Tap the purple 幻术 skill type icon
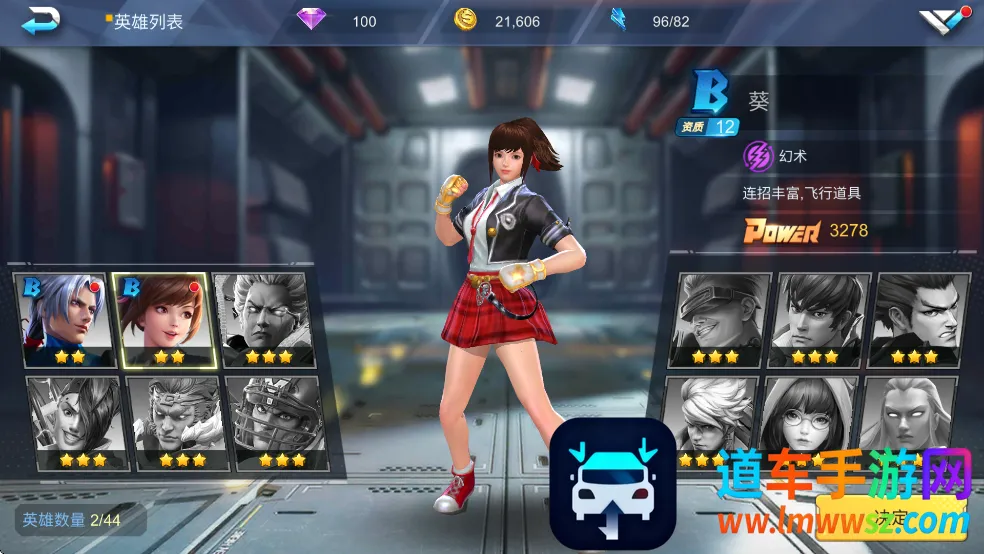The image size is (984, 554). click(x=758, y=156)
